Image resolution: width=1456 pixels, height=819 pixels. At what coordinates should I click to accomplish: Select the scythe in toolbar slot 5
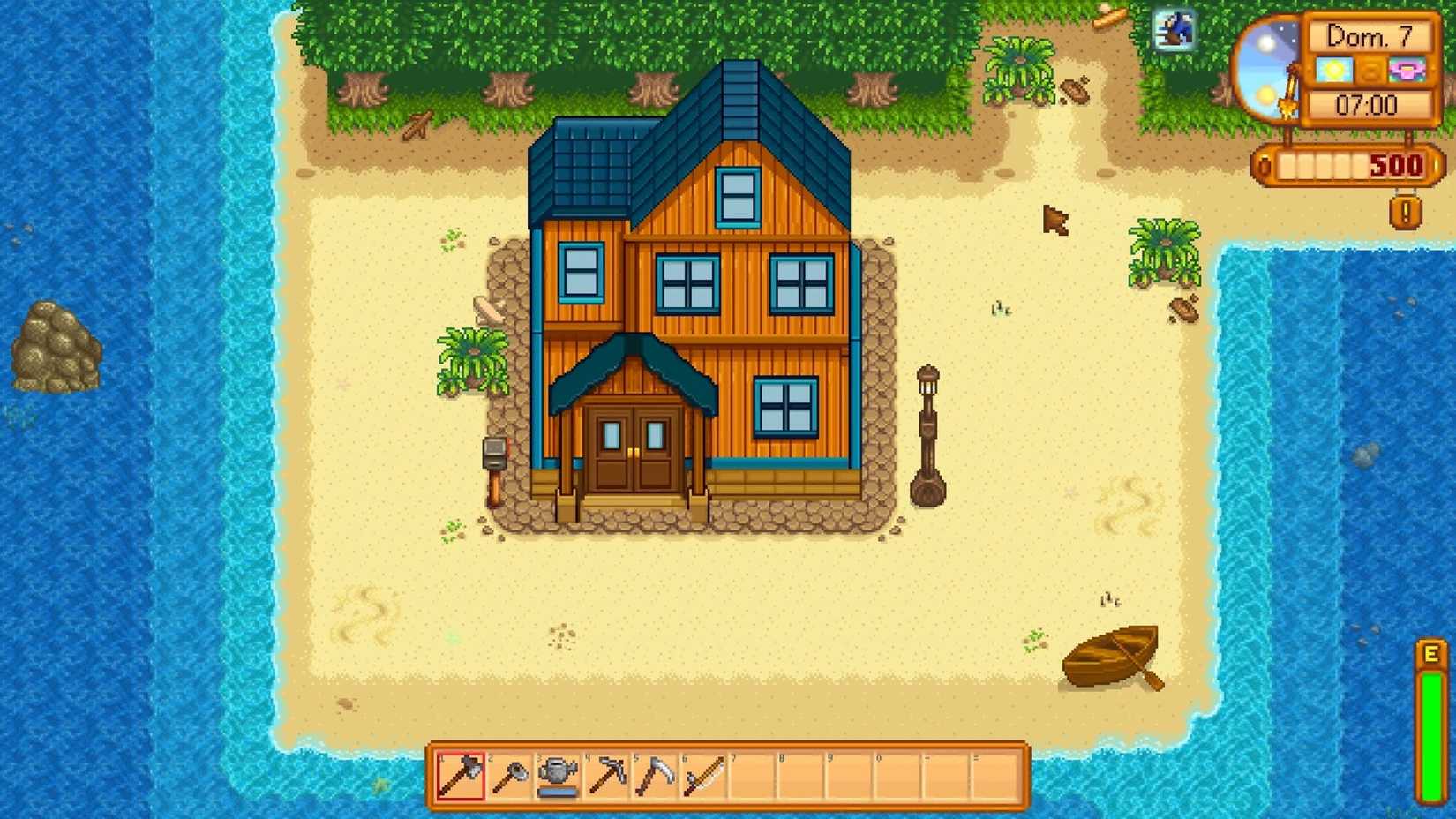(x=657, y=777)
